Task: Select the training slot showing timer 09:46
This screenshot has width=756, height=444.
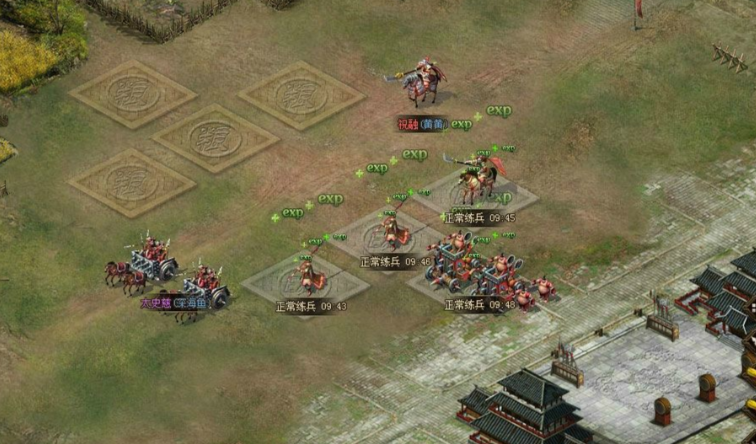Action: 392,240
